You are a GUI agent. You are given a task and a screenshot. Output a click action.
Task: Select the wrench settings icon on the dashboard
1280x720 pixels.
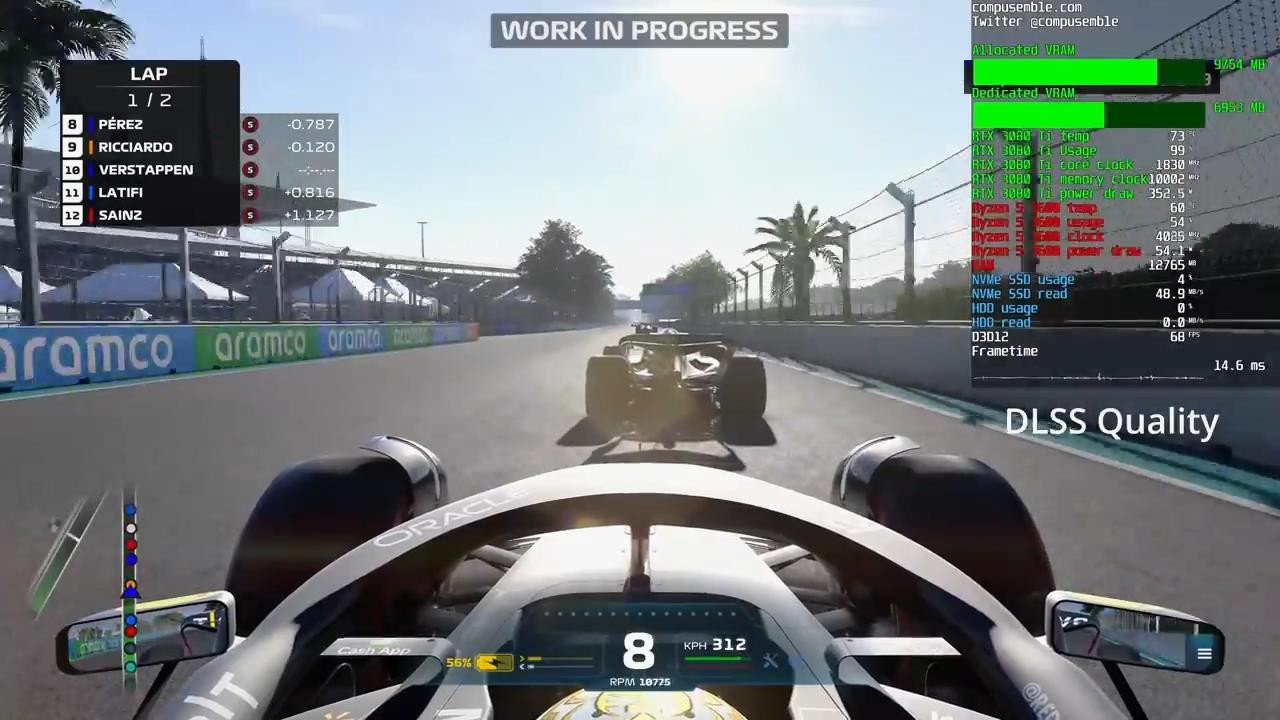click(770, 660)
